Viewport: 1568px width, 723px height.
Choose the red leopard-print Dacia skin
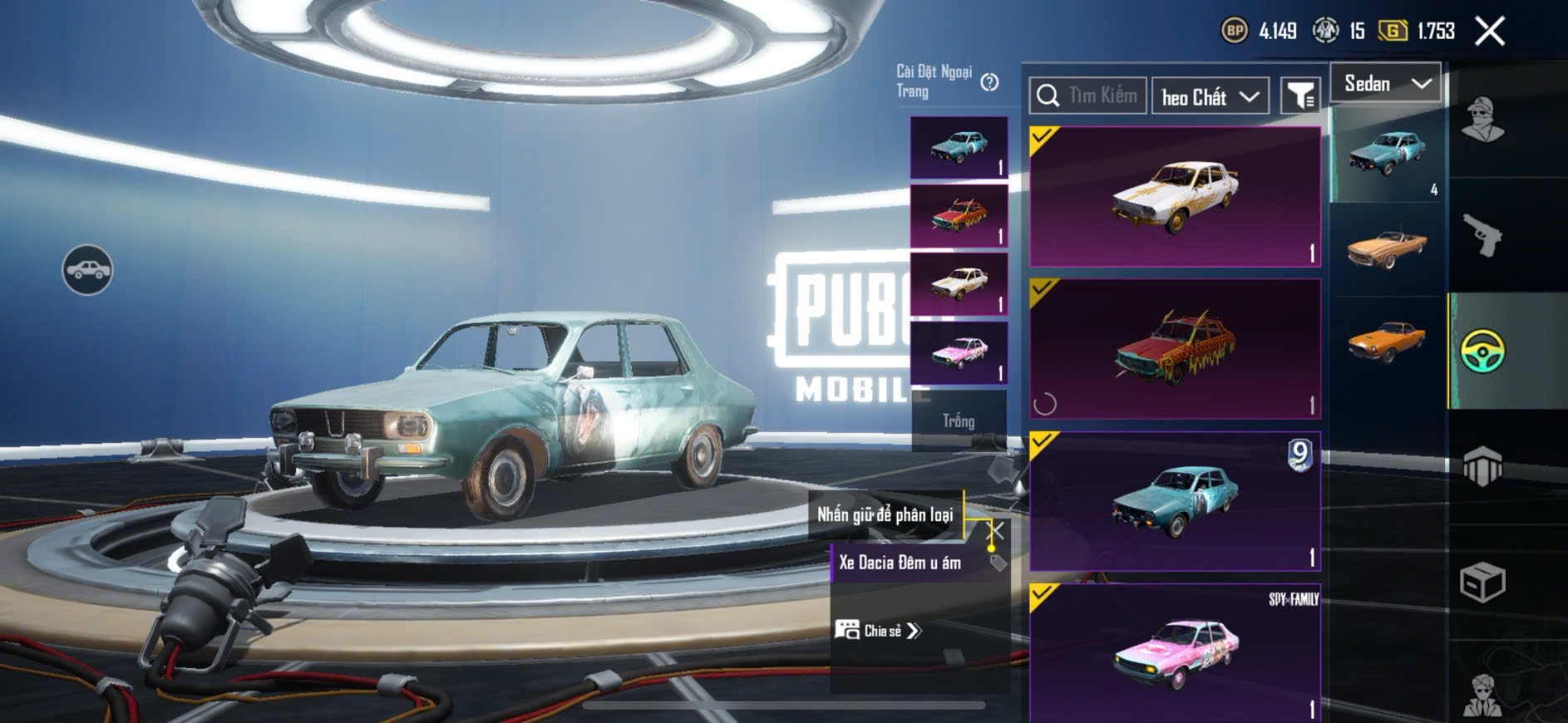(x=1175, y=349)
